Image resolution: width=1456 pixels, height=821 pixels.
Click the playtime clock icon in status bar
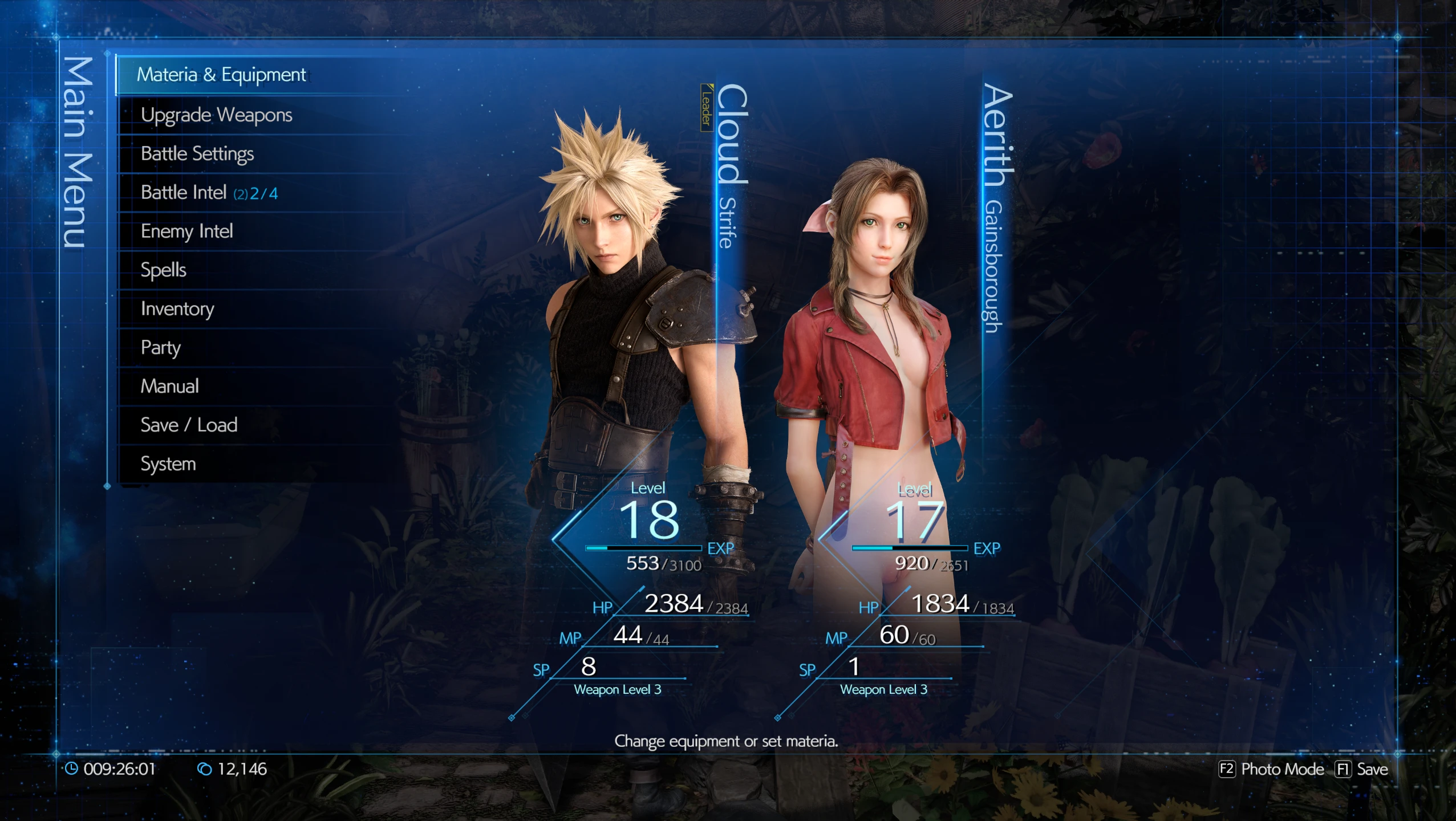[72, 769]
